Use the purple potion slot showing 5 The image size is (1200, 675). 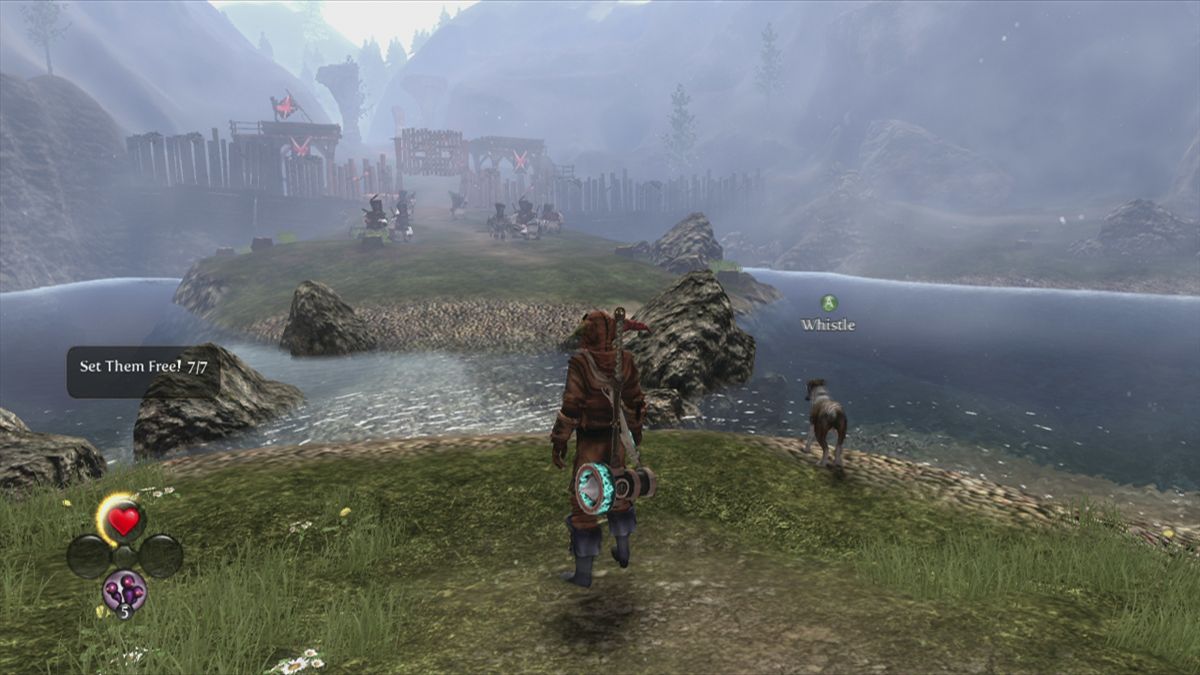pos(124,590)
